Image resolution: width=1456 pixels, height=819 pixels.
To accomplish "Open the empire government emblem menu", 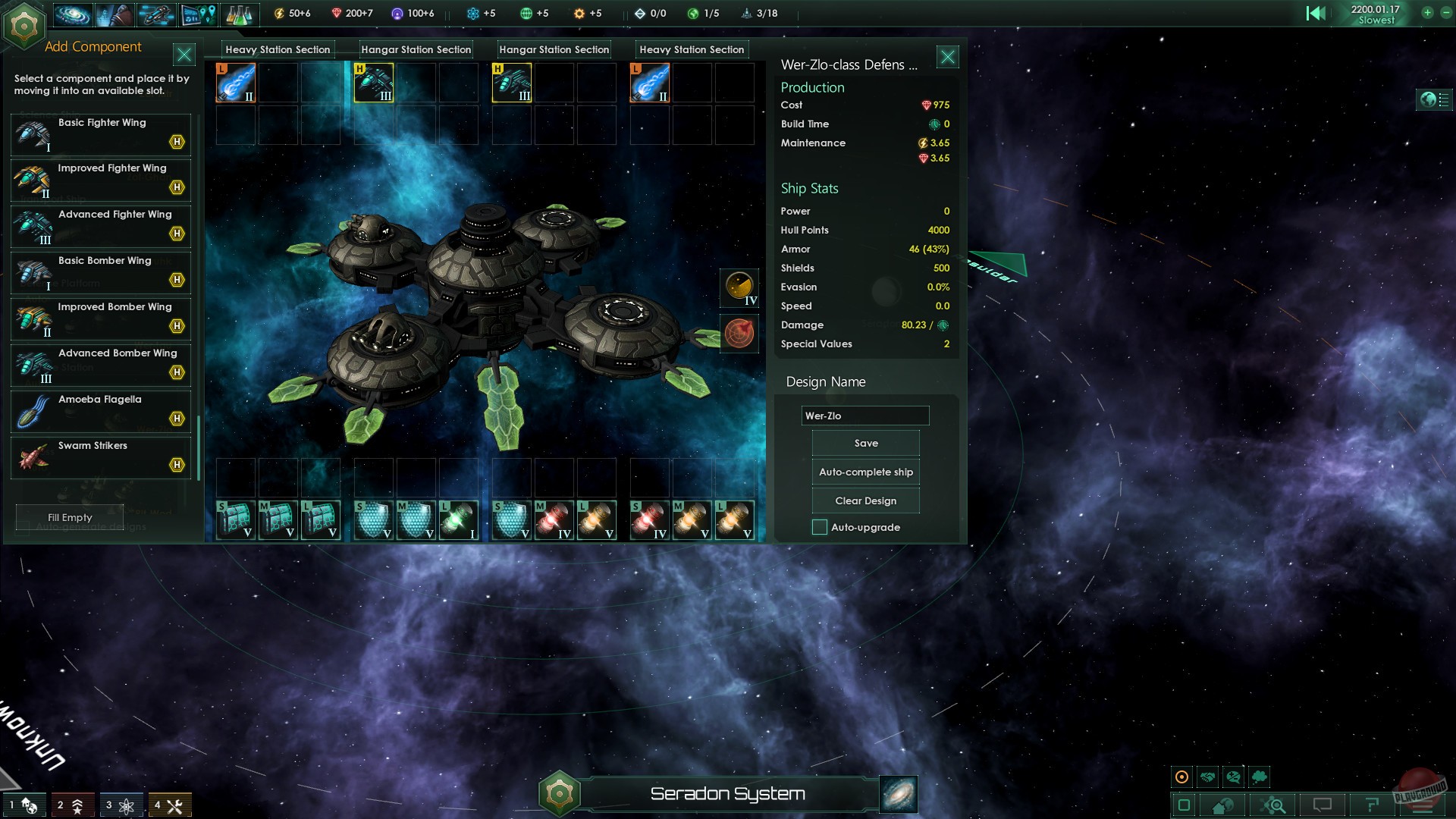I will point(24,25).
